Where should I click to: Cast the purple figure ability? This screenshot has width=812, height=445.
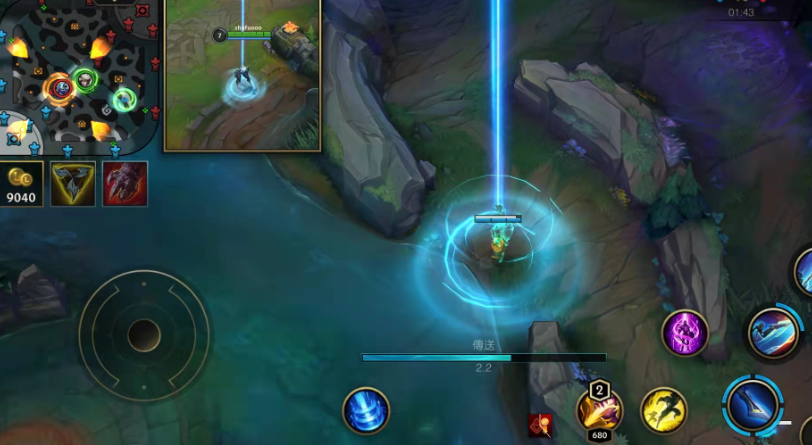point(685,333)
